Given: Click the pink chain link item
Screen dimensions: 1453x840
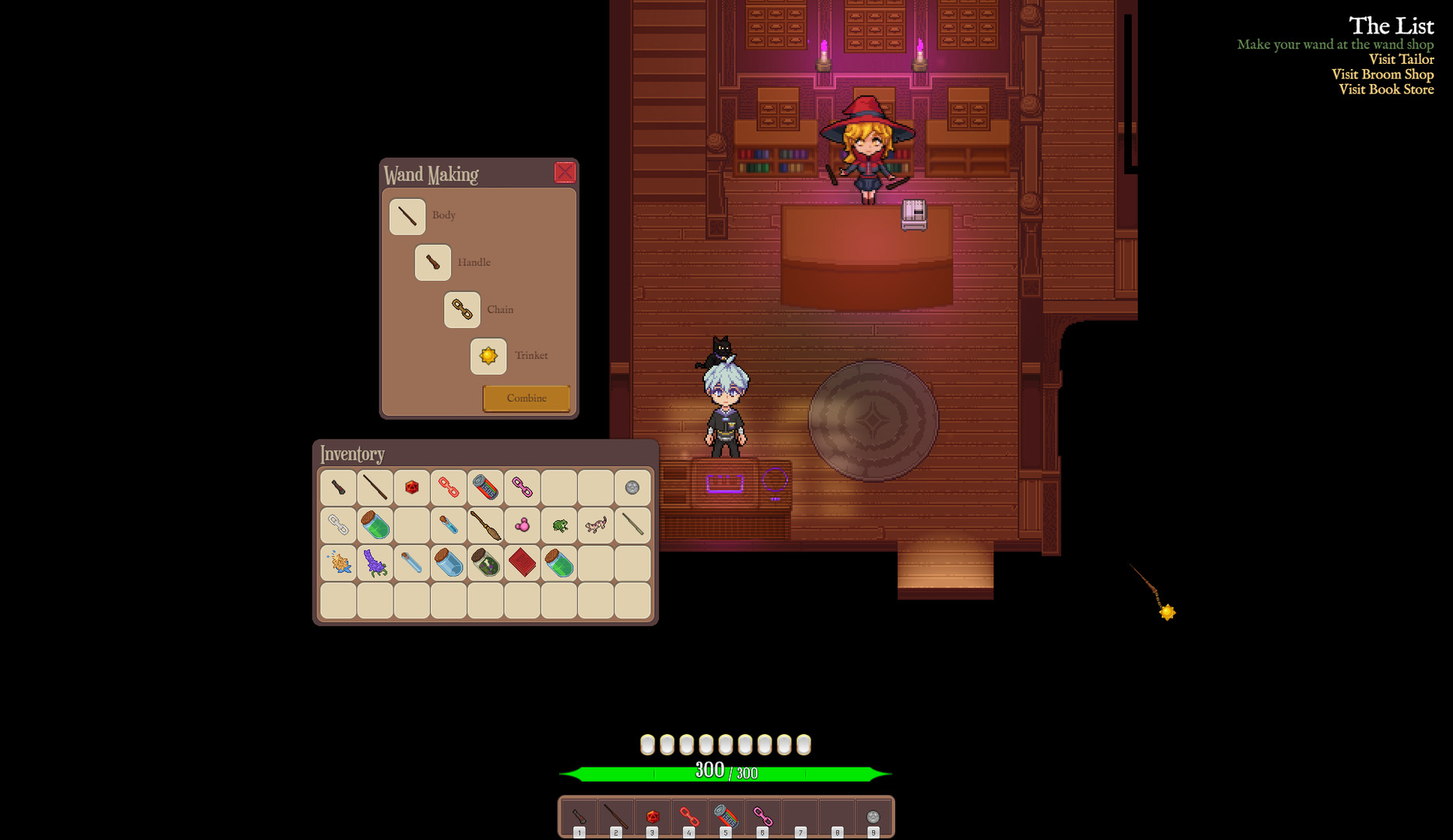Looking at the screenshot, I should coord(520,488).
